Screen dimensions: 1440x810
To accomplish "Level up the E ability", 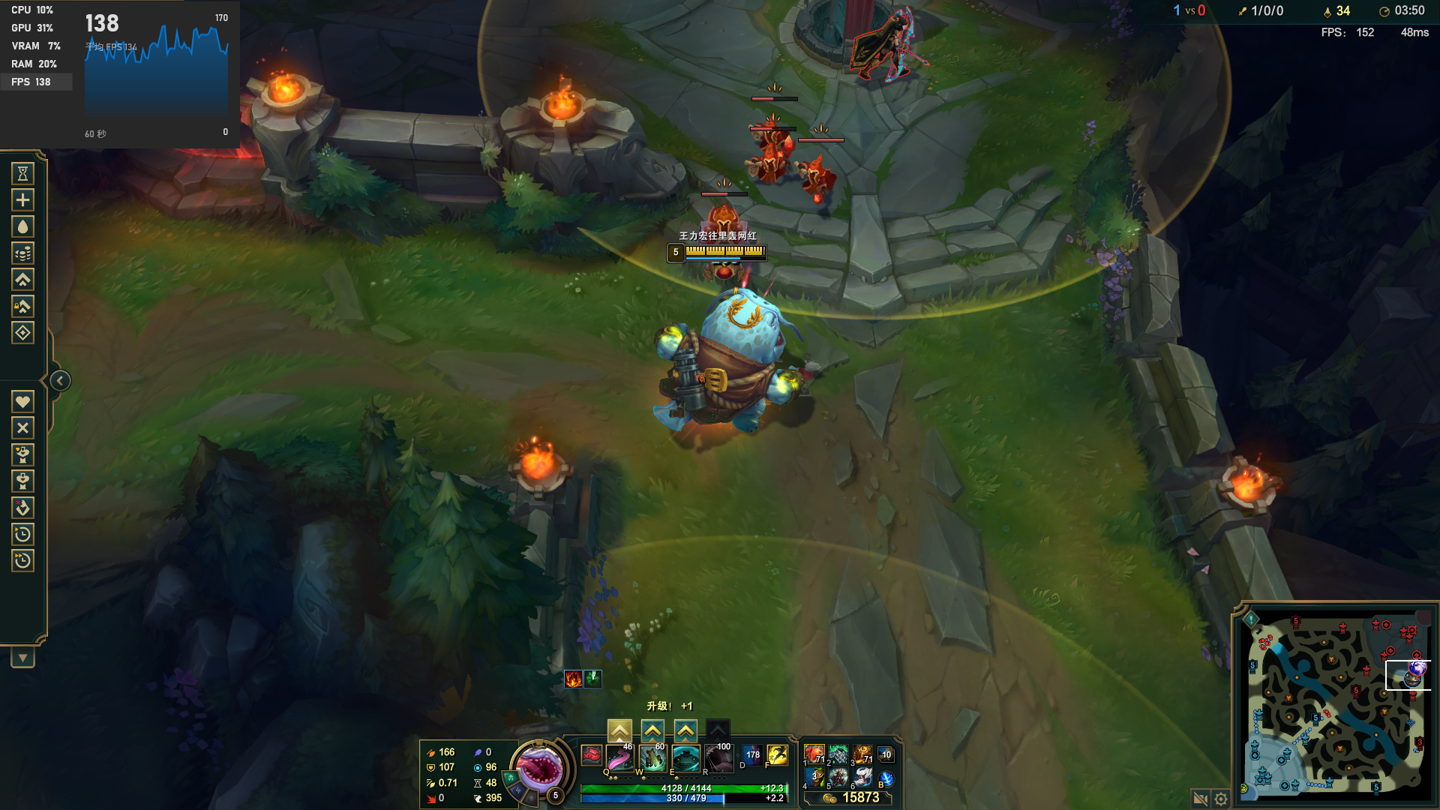I will tap(685, 731).
